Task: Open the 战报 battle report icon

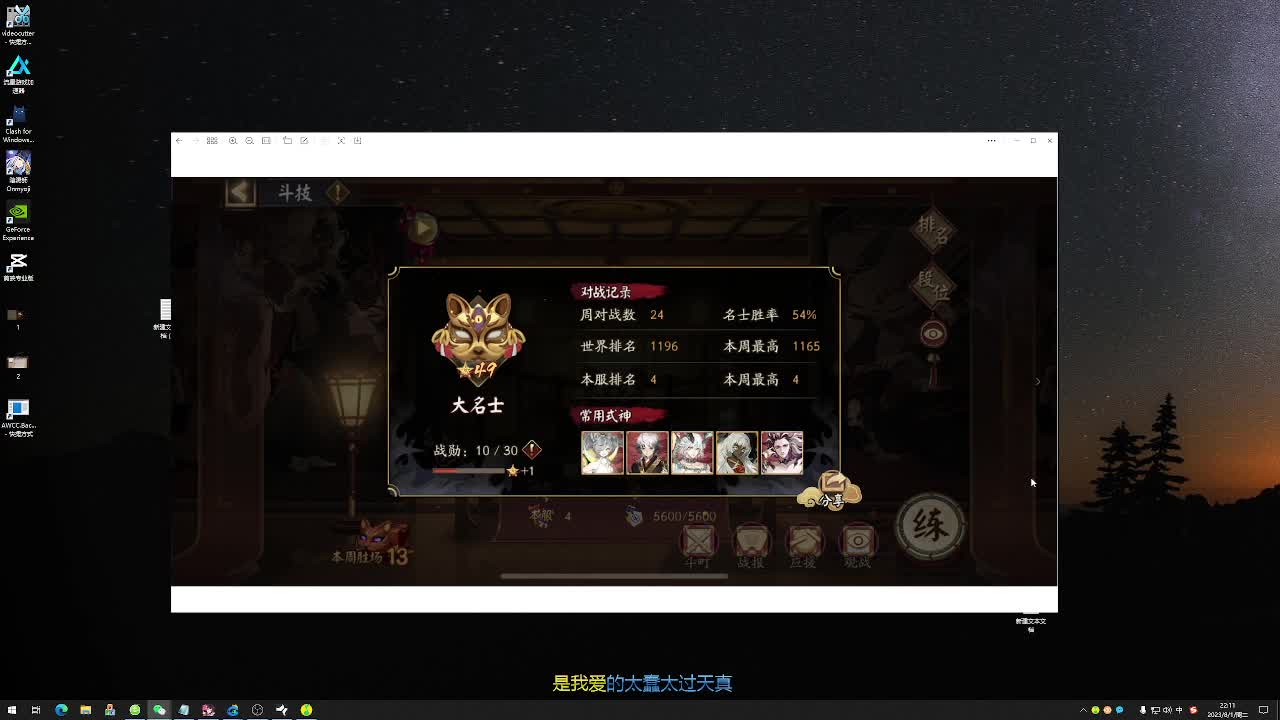Action: (x=751, y=541)
